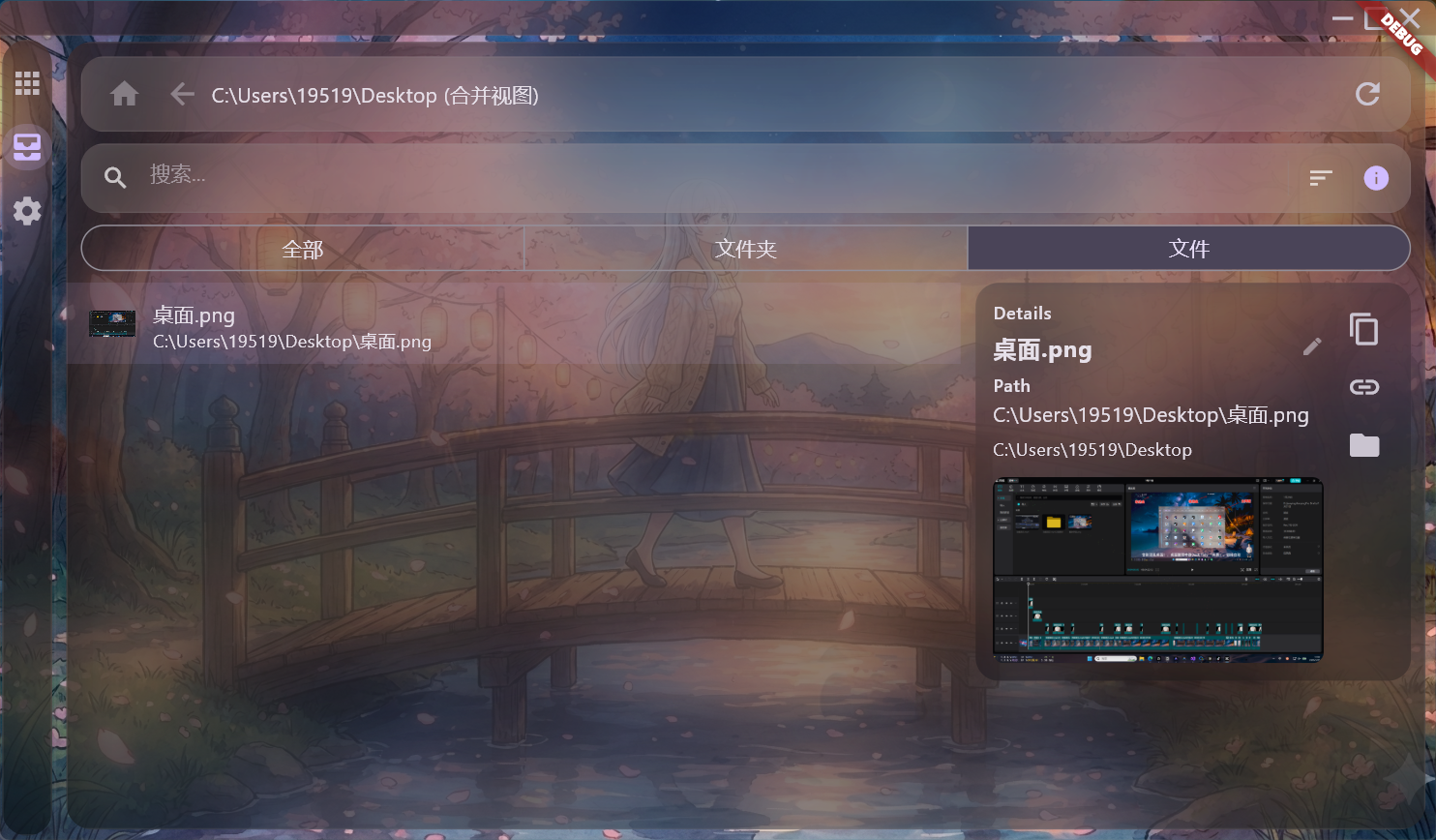This screenshot has width=1436, height=840.
Task: Keep the 文件 filter tab selected
Action: 1188,249
